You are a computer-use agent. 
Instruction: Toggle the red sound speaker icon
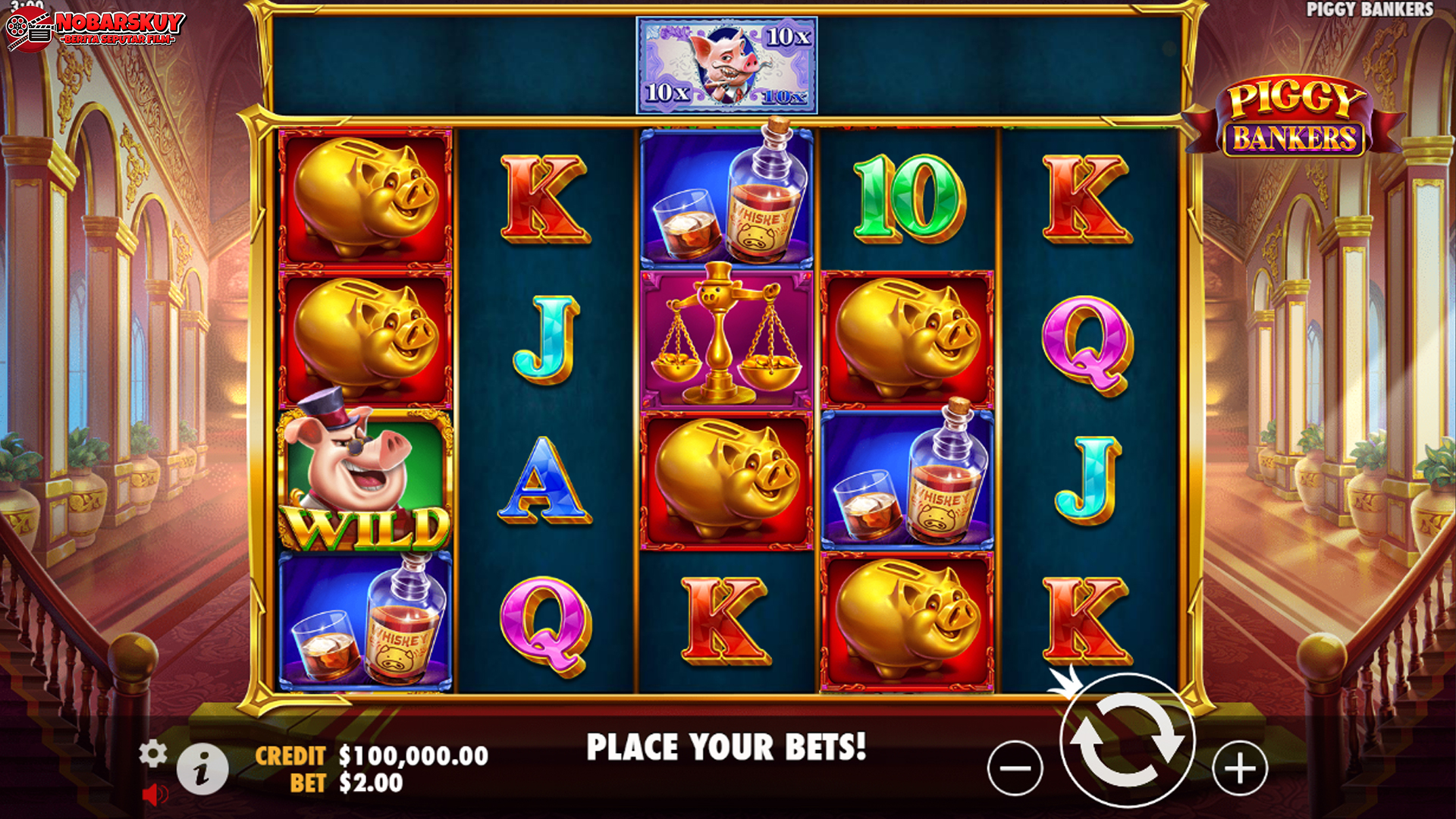click(155, 794)
